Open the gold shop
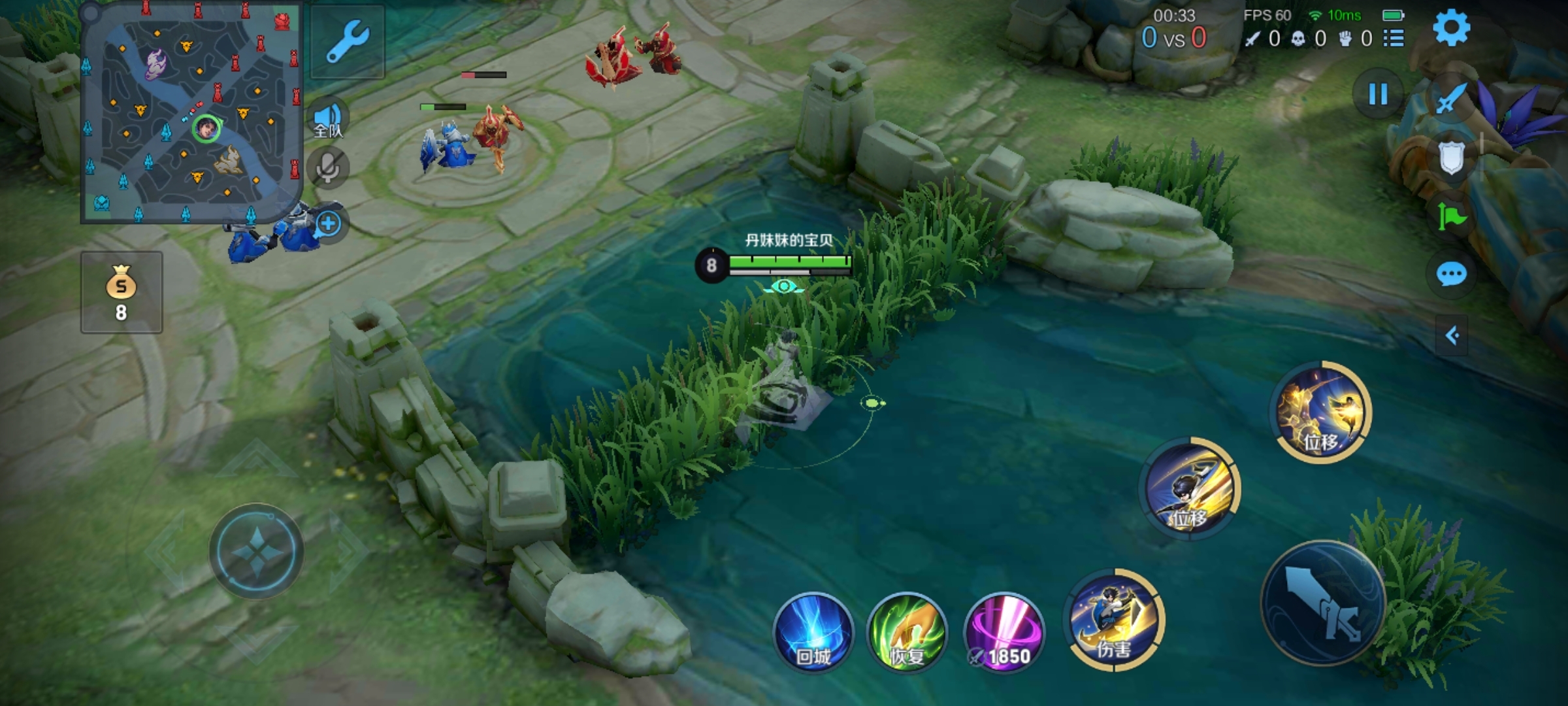This screenshot has height=706, width=1568. pos(122,293)
